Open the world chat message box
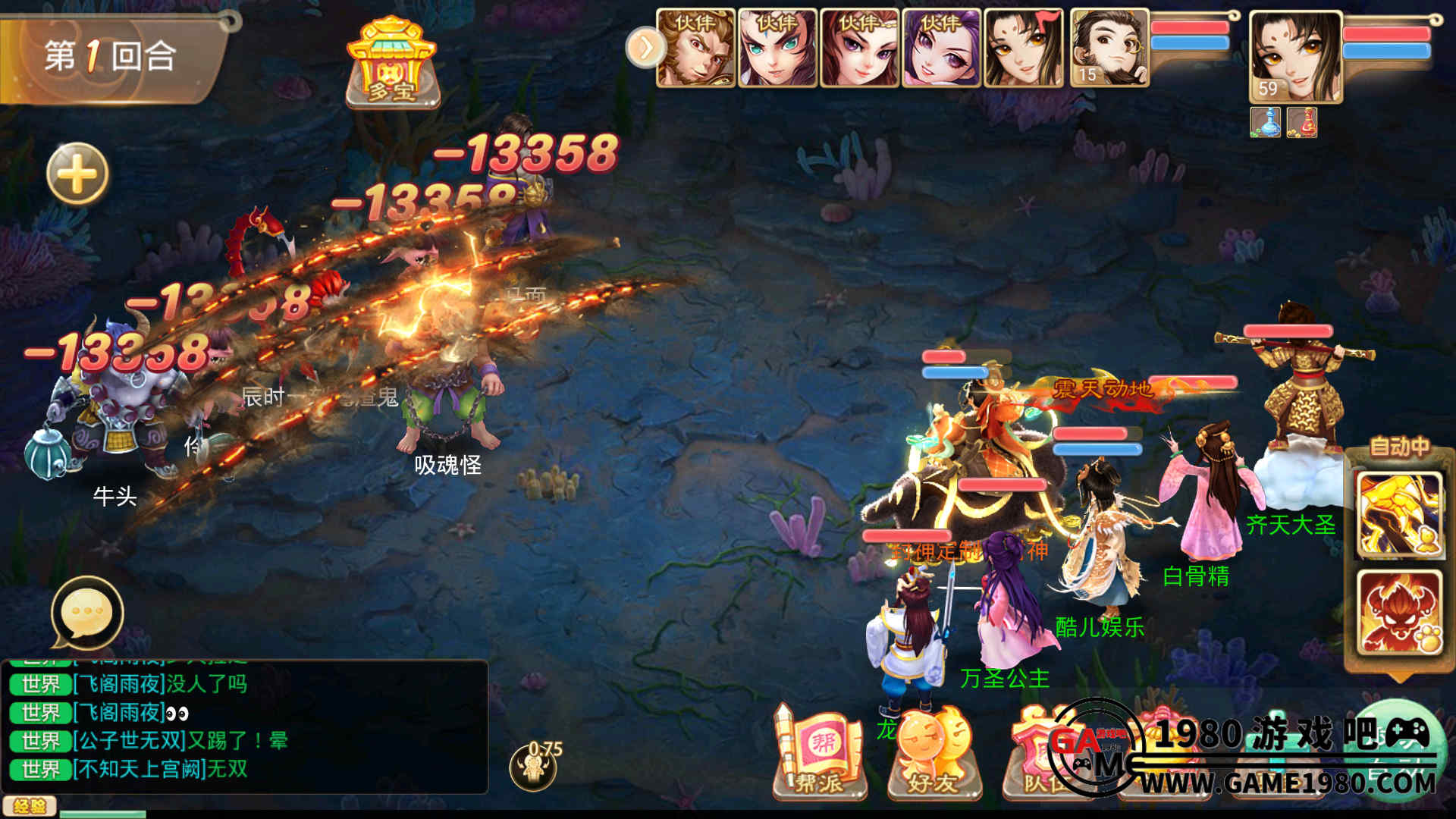 244,726
